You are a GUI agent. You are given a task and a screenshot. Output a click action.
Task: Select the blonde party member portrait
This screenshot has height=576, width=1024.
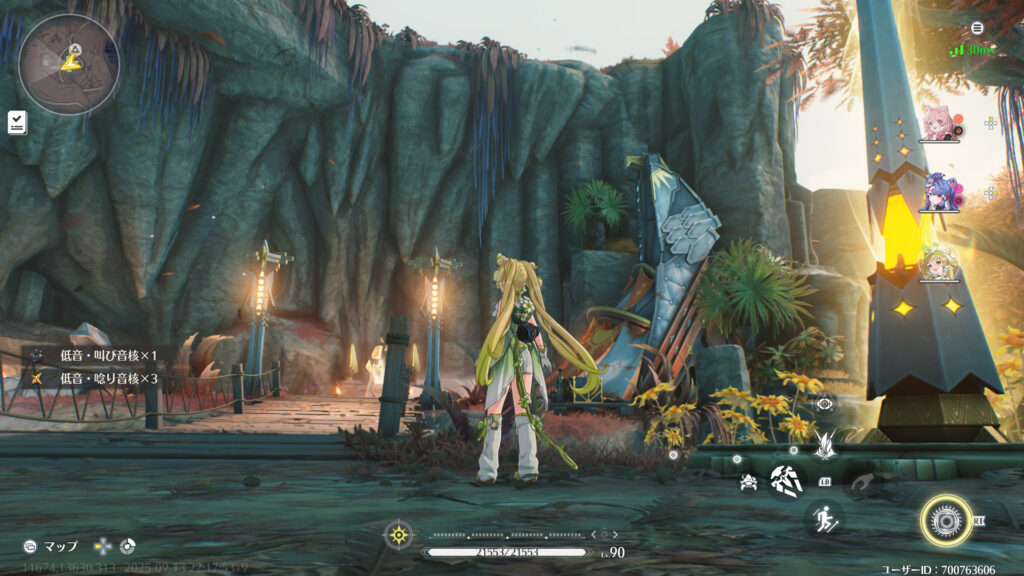pos(939,262)
